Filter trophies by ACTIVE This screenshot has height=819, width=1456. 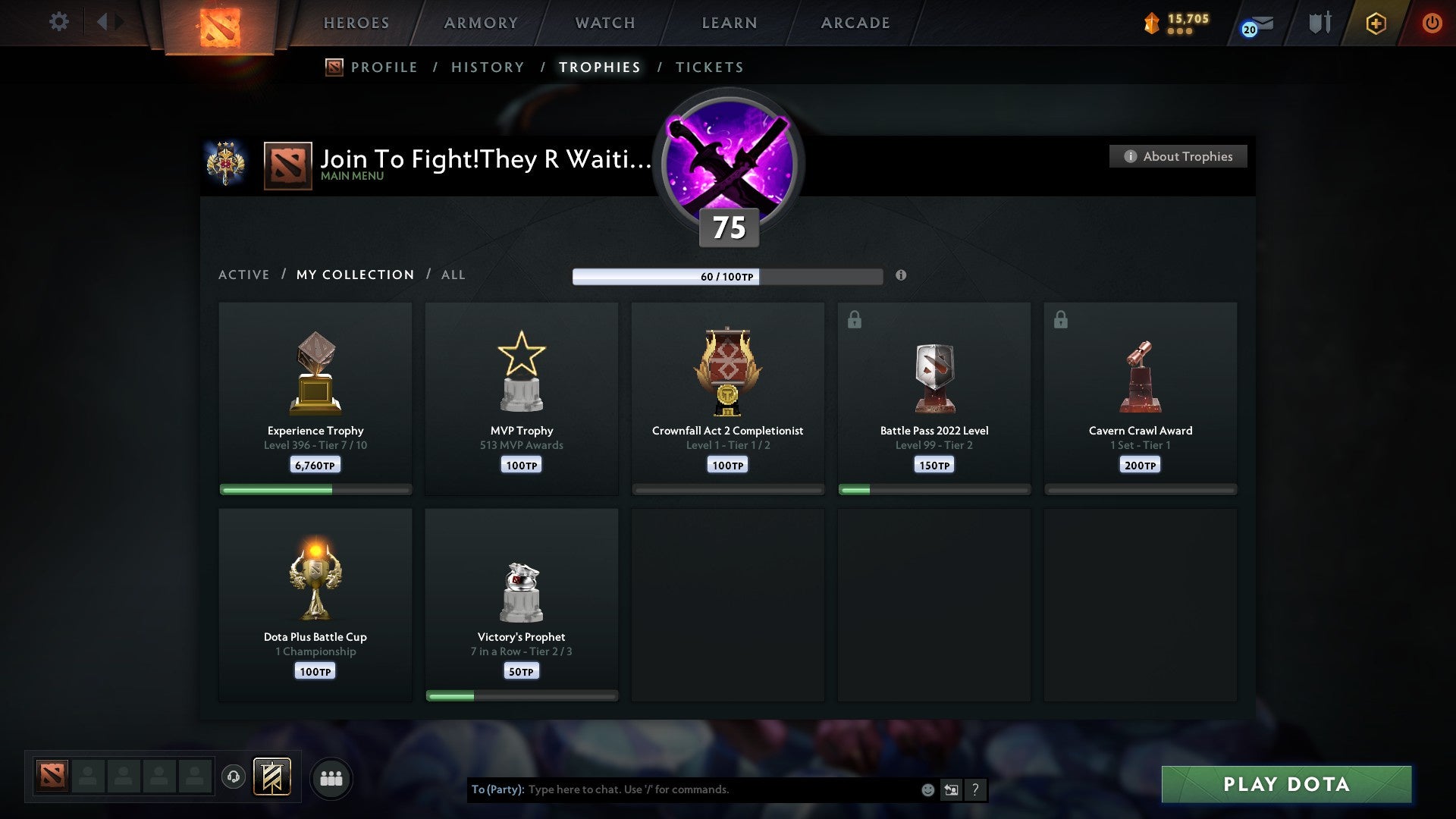tap(244, 275)
